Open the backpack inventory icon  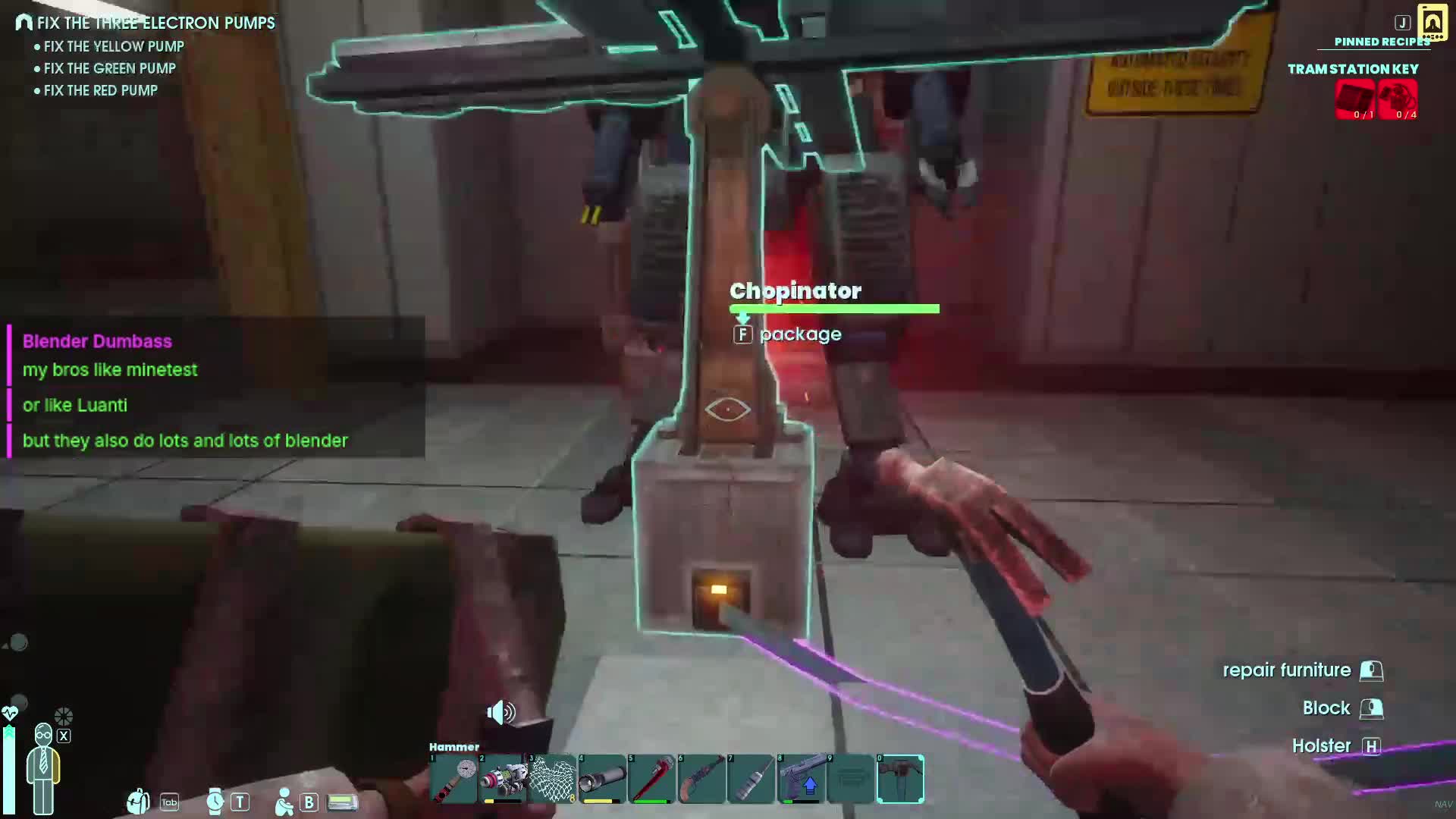point(139,802)
